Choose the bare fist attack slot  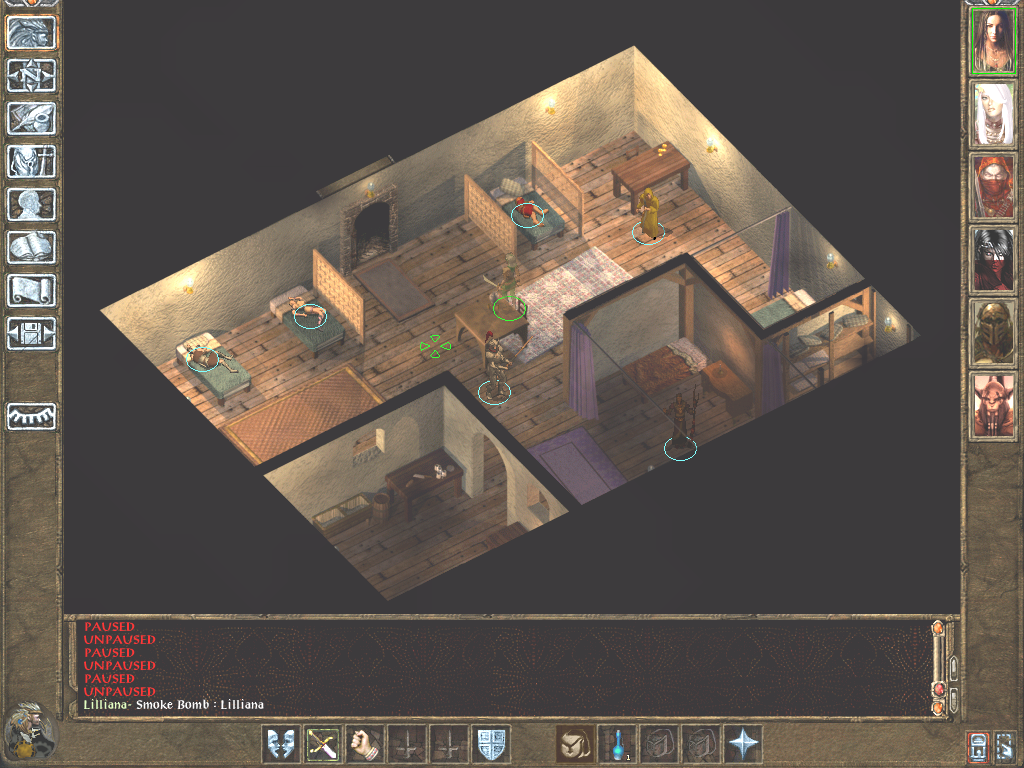tap(365, 744)
